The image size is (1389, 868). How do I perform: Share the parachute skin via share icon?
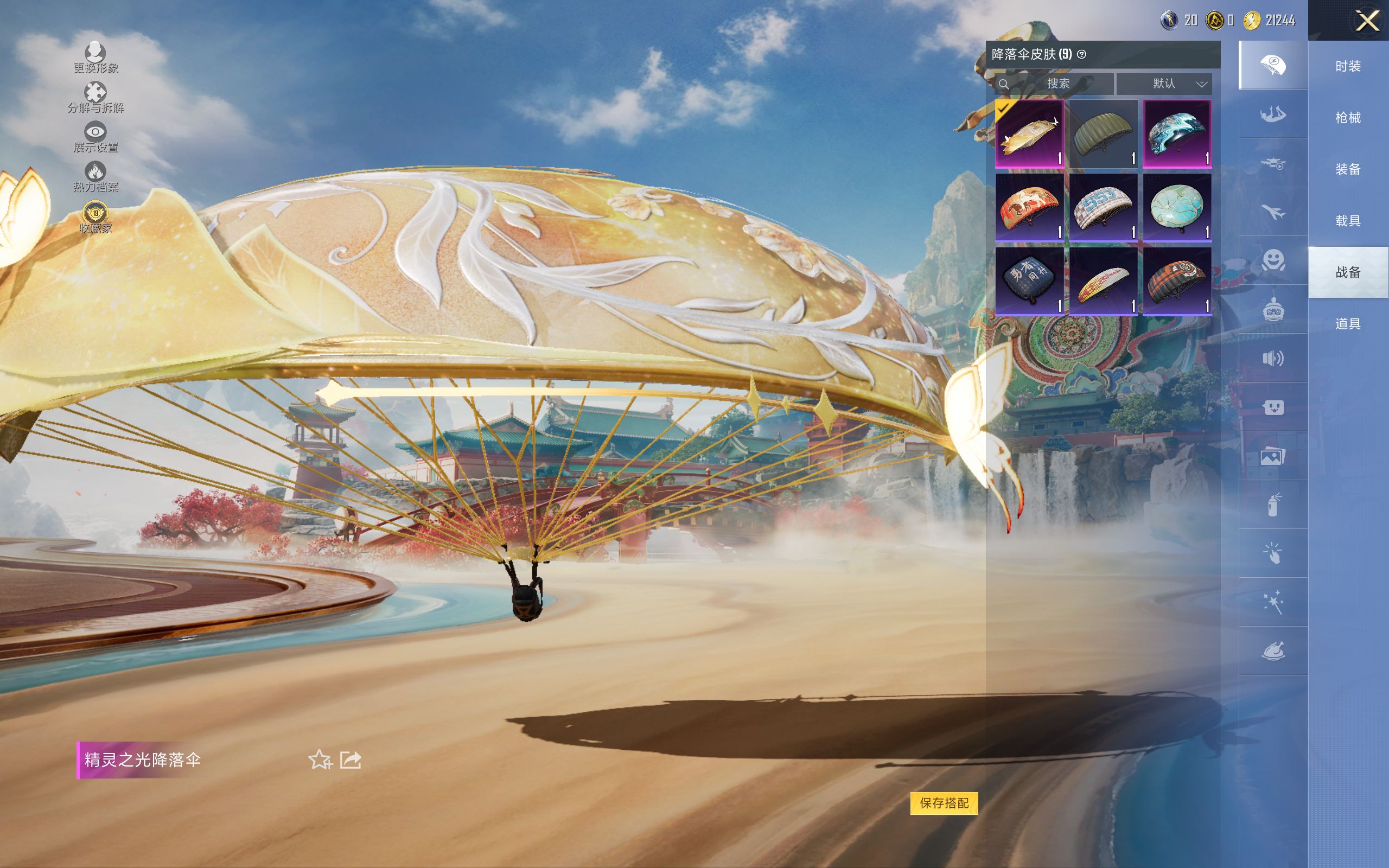coord(351,759)
